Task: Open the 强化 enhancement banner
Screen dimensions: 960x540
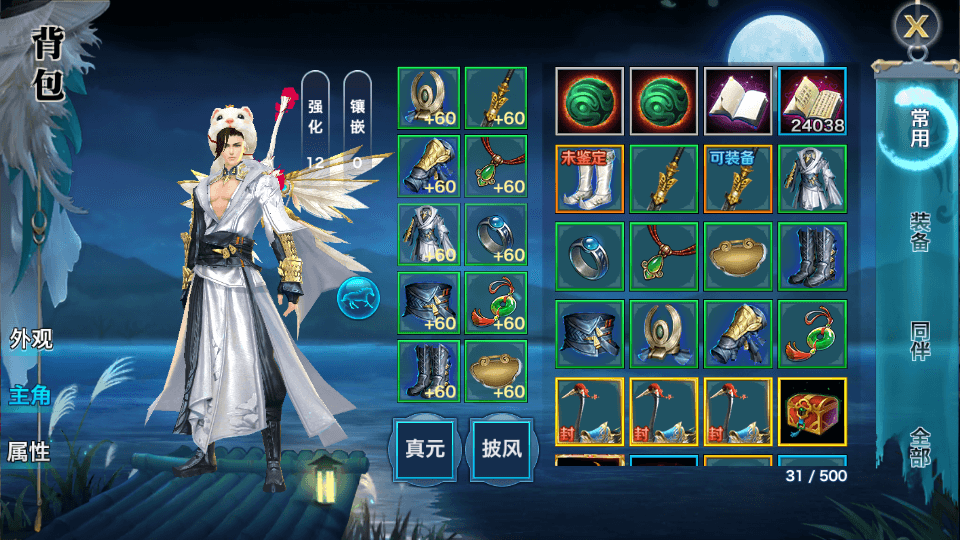Action: click(315, 120)
